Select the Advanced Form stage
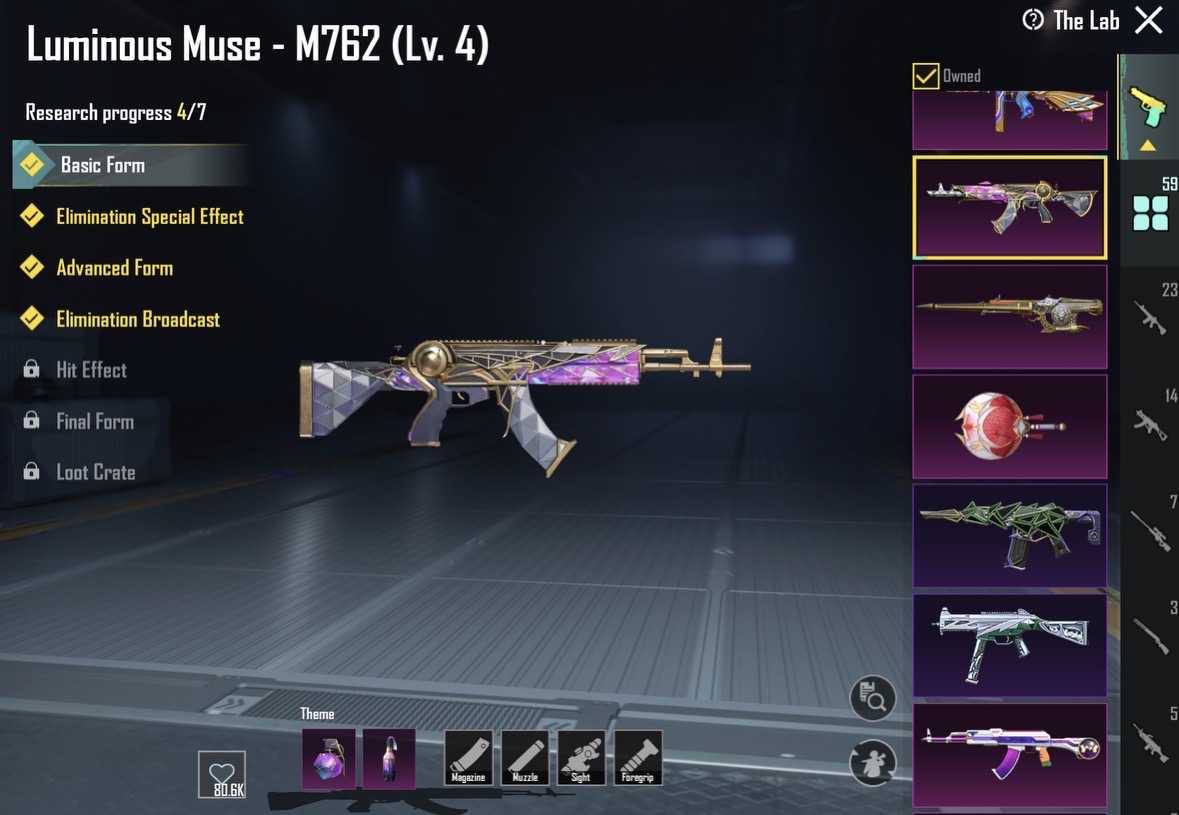 point(114,268)
